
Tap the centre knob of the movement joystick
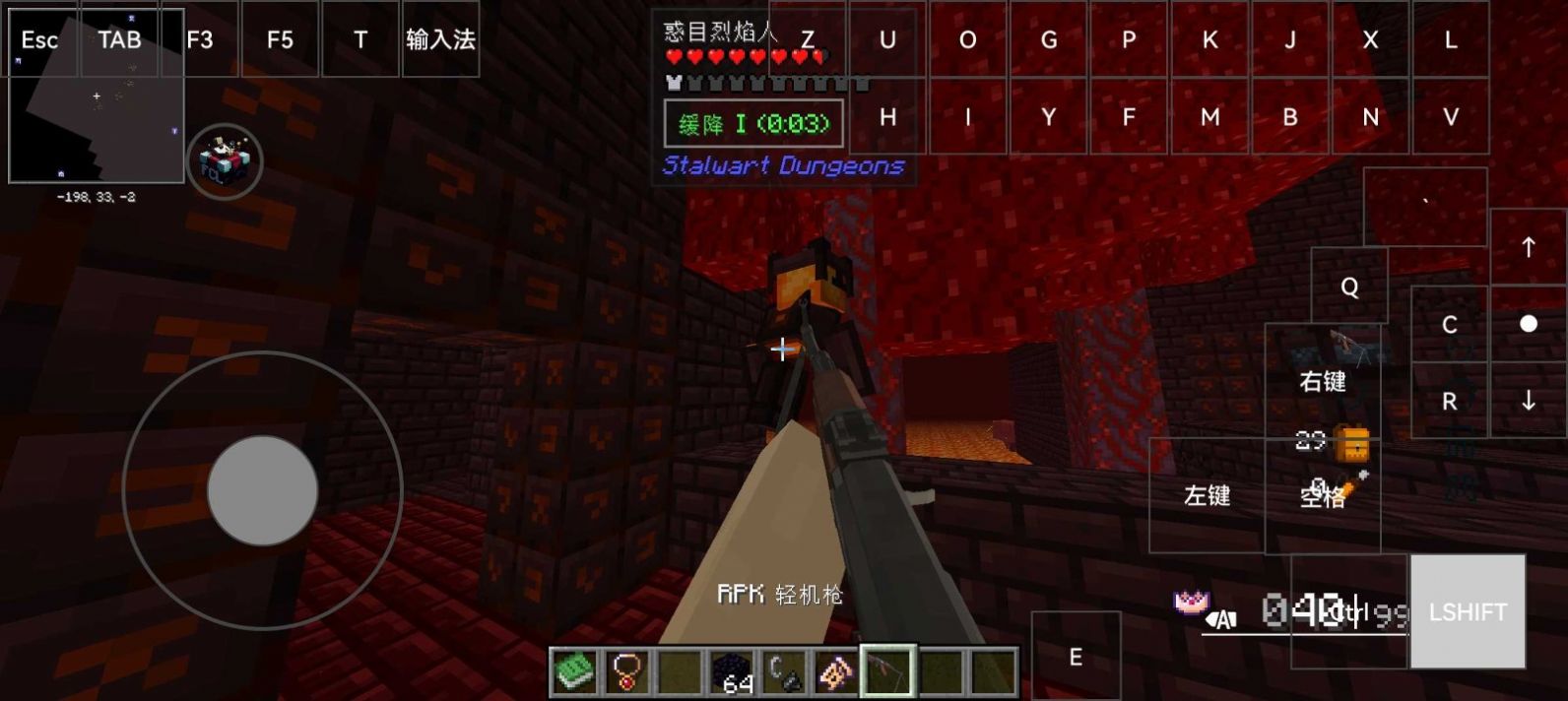[x=262, y=490]
